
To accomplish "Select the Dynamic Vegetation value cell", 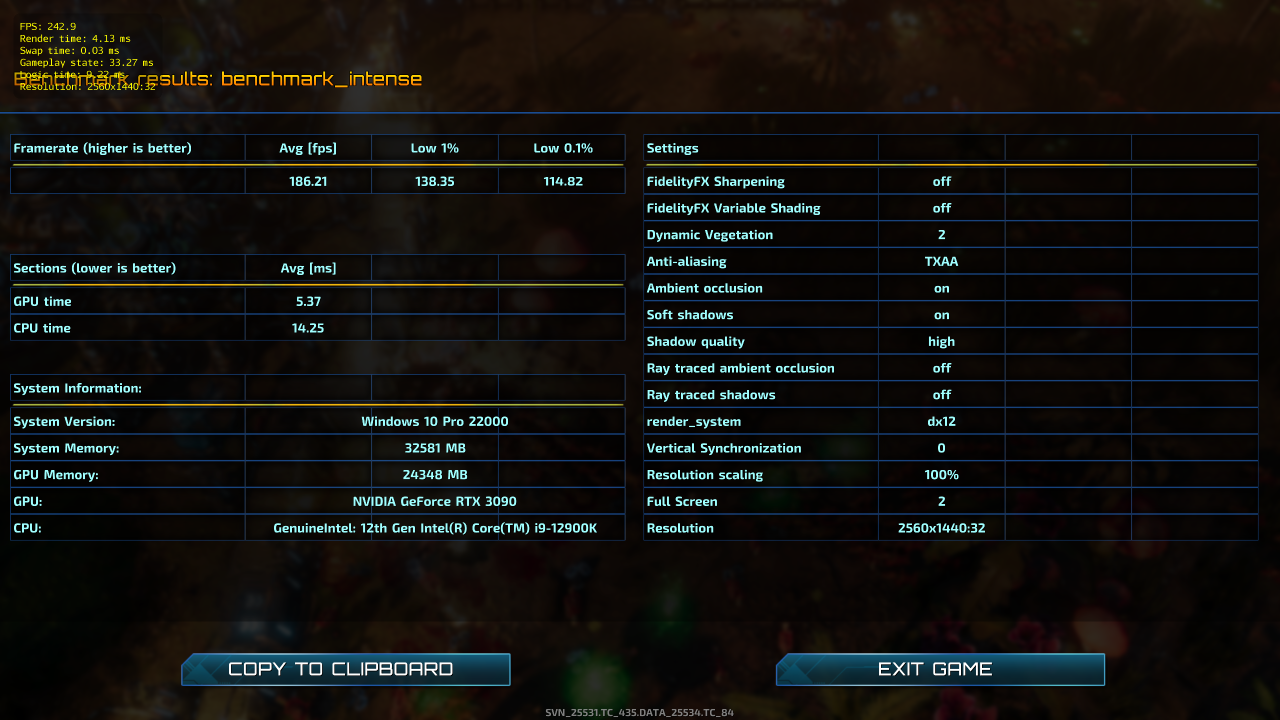I will coord(941,234).
